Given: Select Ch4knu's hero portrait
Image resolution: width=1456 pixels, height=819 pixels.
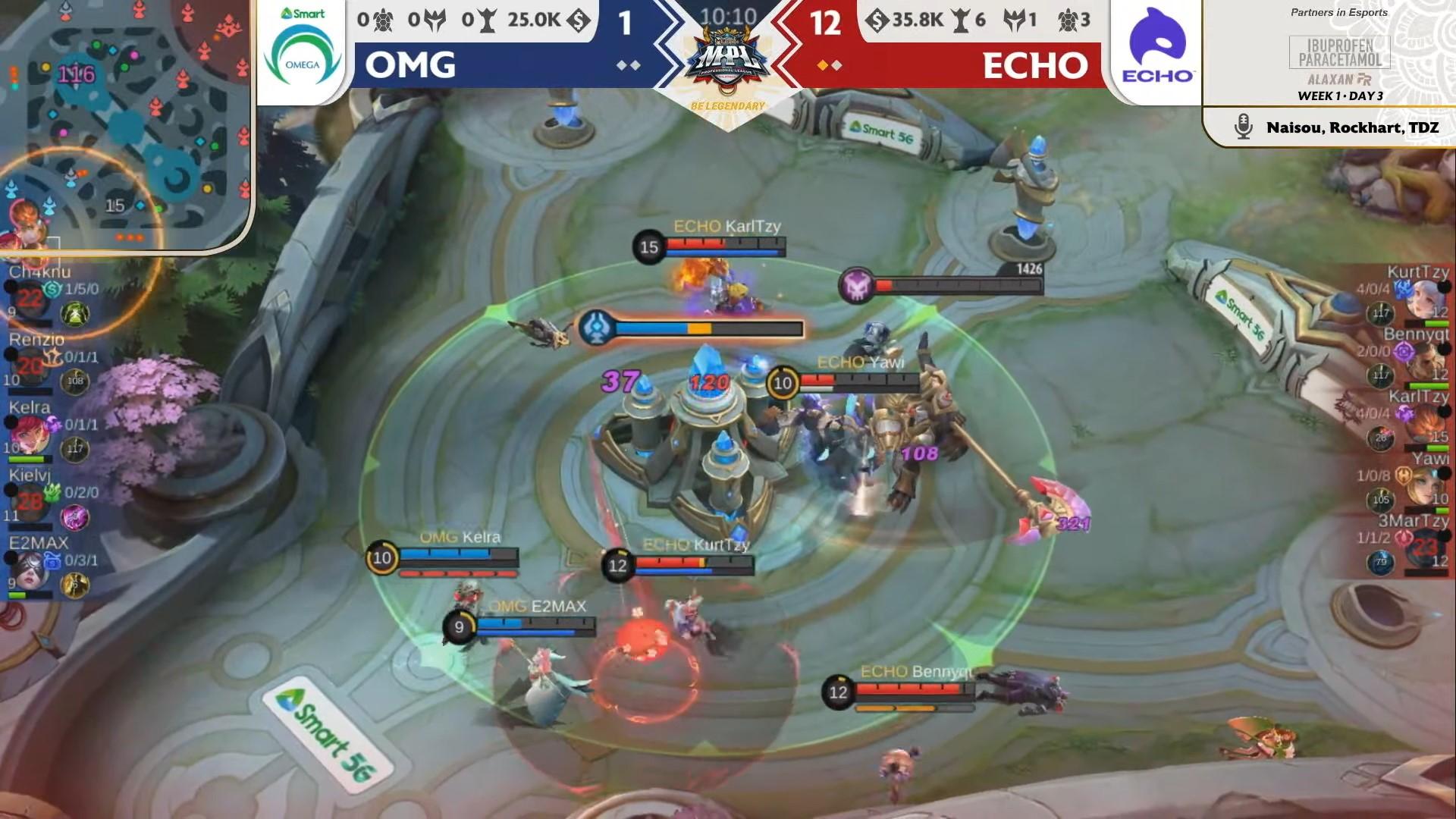Looking at the screenshot, I should coord(30,298).
